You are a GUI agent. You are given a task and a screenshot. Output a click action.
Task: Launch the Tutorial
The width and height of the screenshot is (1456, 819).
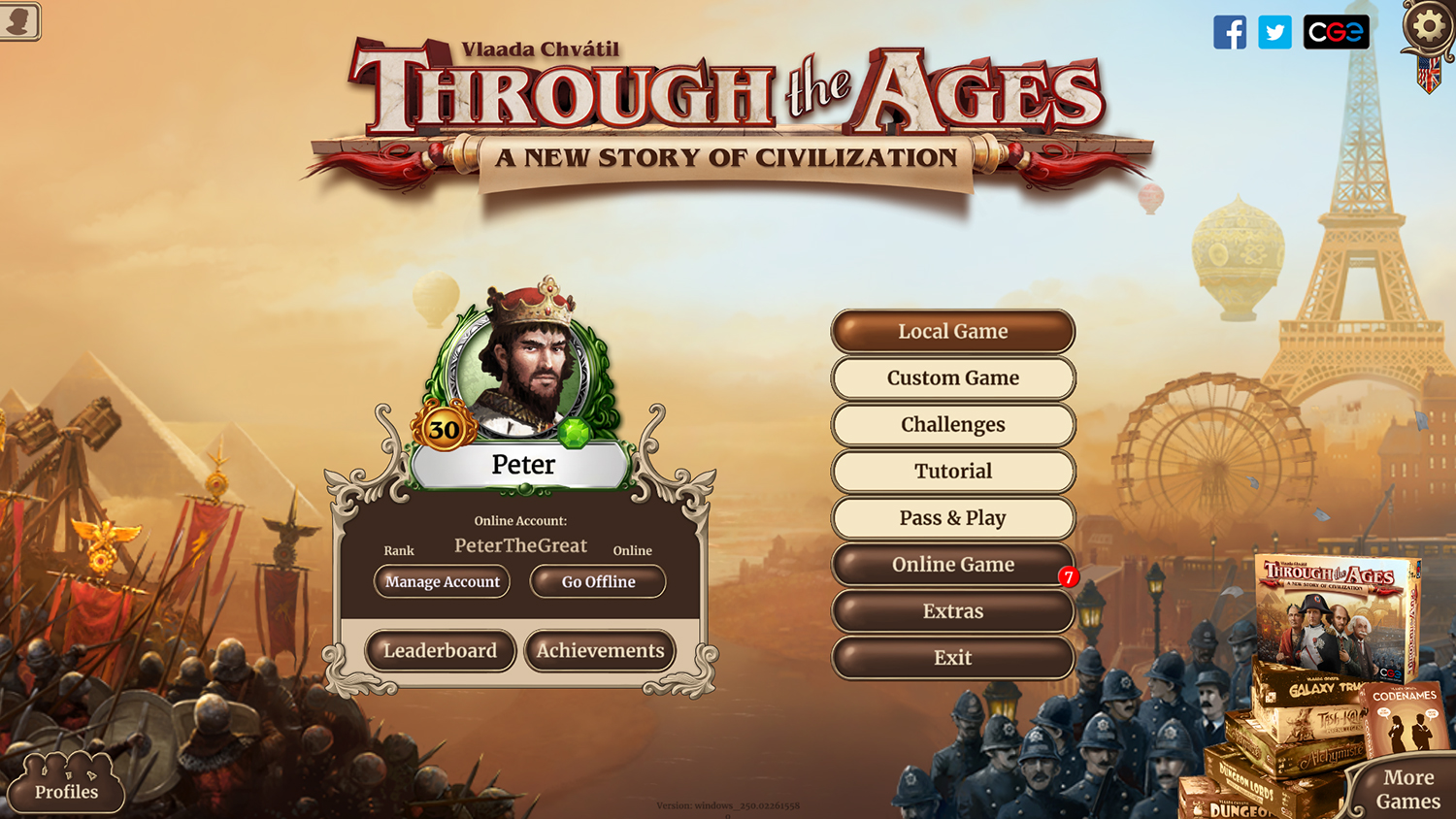(952, 471)
